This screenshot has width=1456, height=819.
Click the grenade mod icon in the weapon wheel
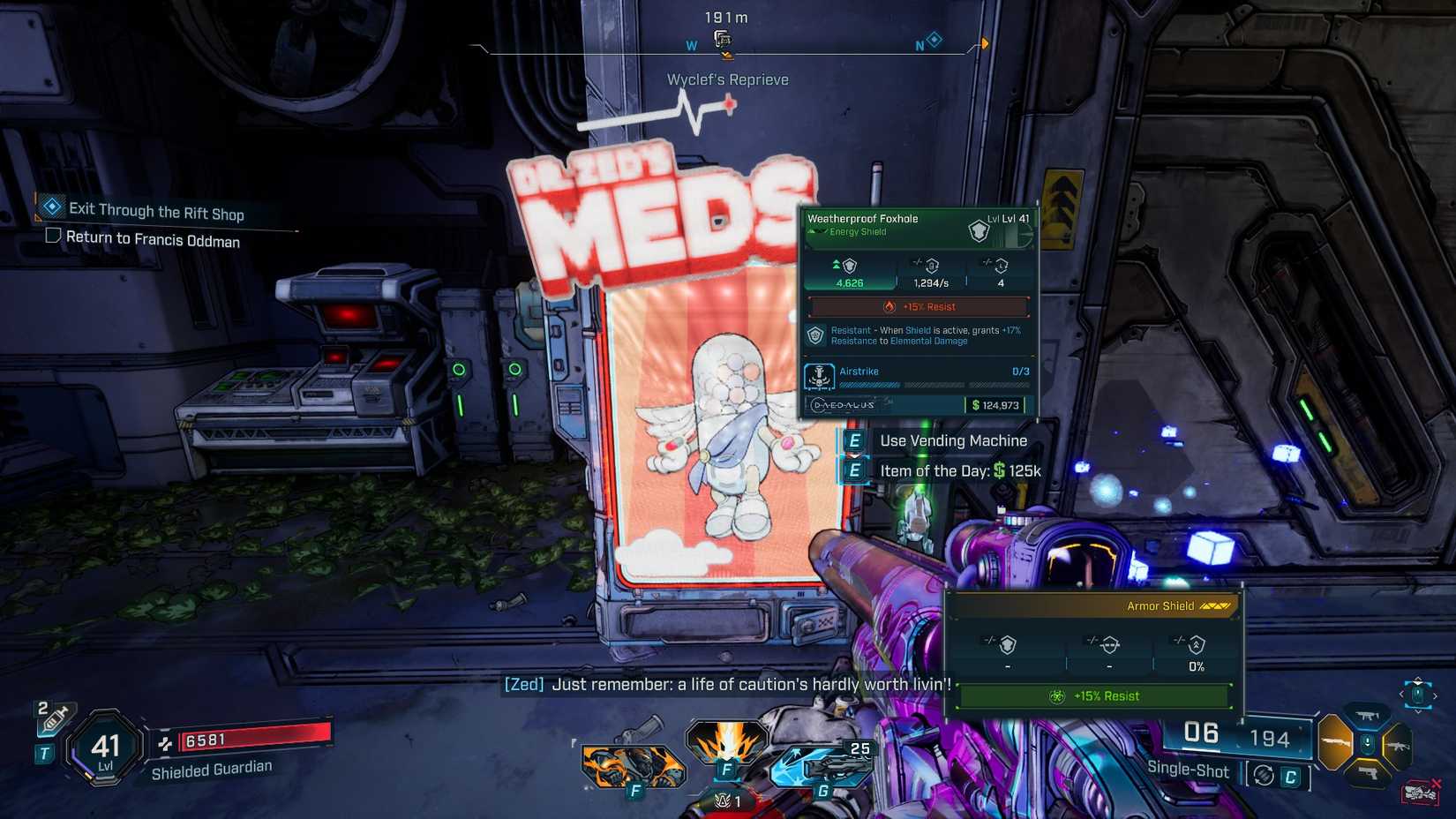pos(1368,742)
